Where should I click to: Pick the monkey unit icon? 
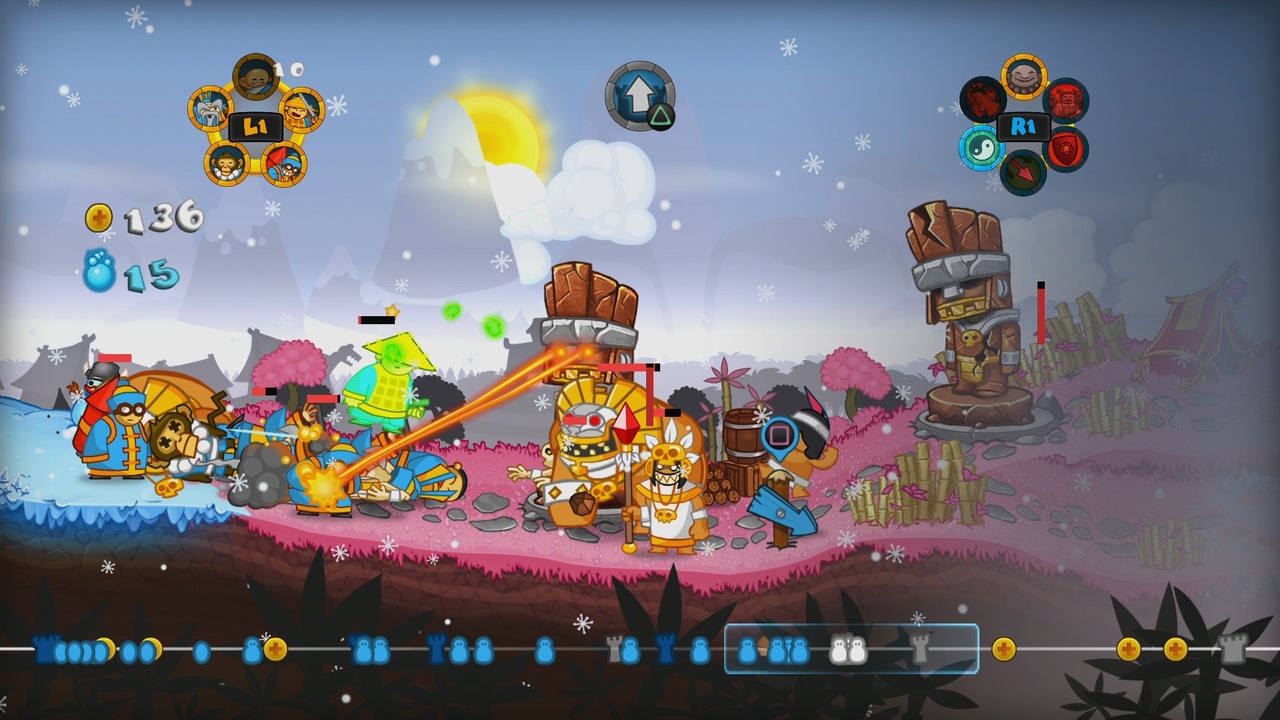tap(227, 163)
